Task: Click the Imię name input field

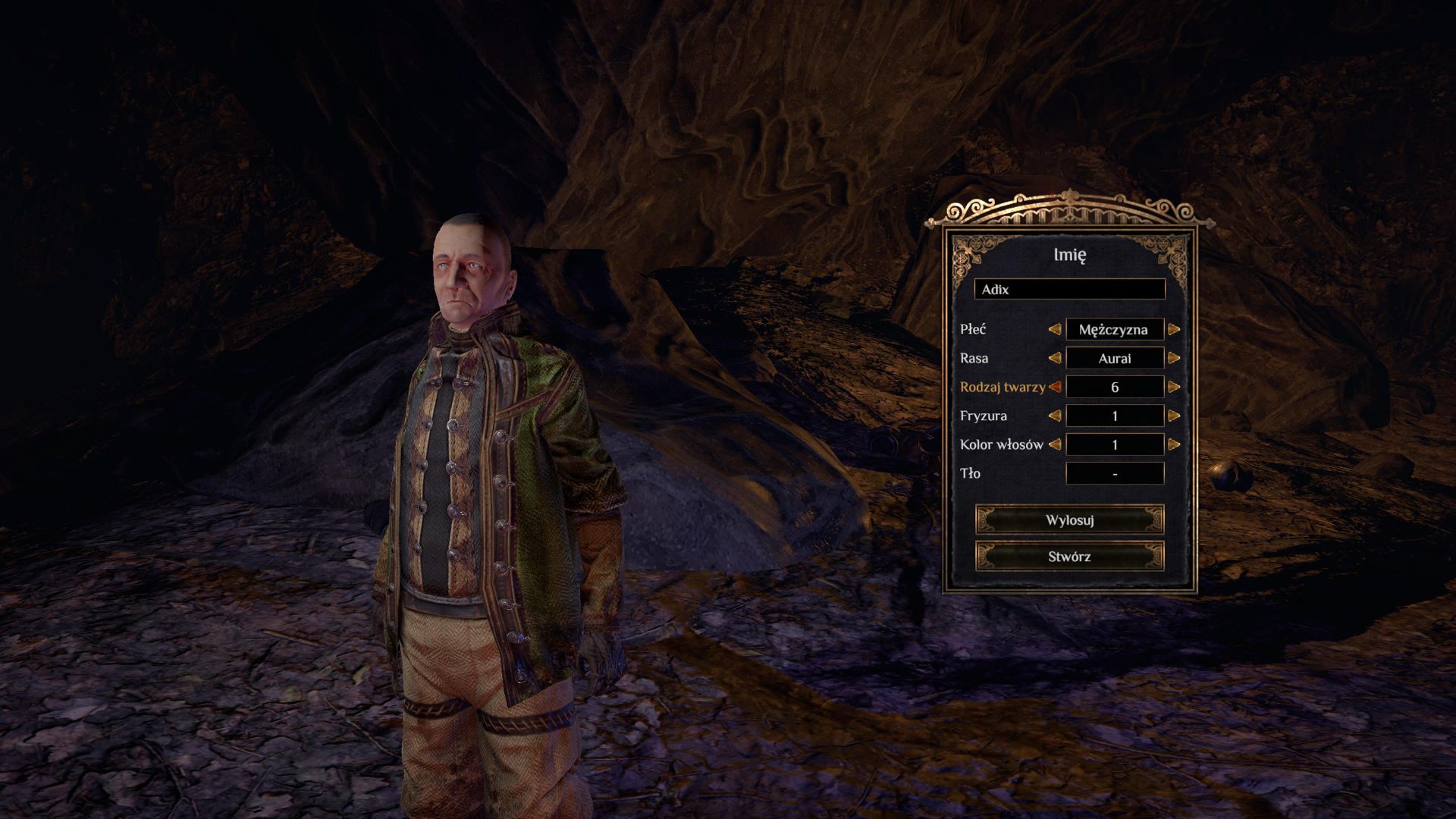Action: point(1069,289)
